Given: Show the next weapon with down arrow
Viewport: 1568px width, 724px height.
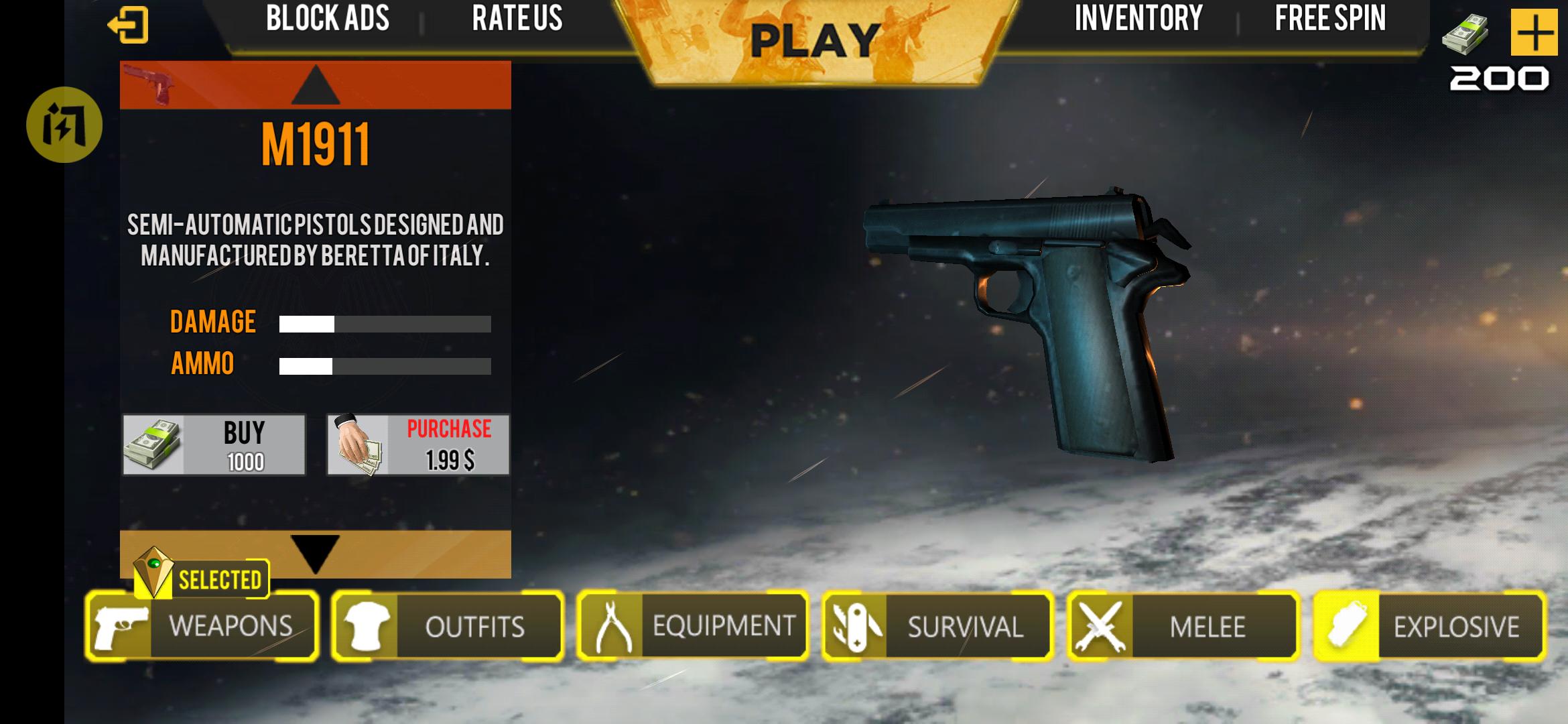Looking at the screenshot, I should point(316,553).
